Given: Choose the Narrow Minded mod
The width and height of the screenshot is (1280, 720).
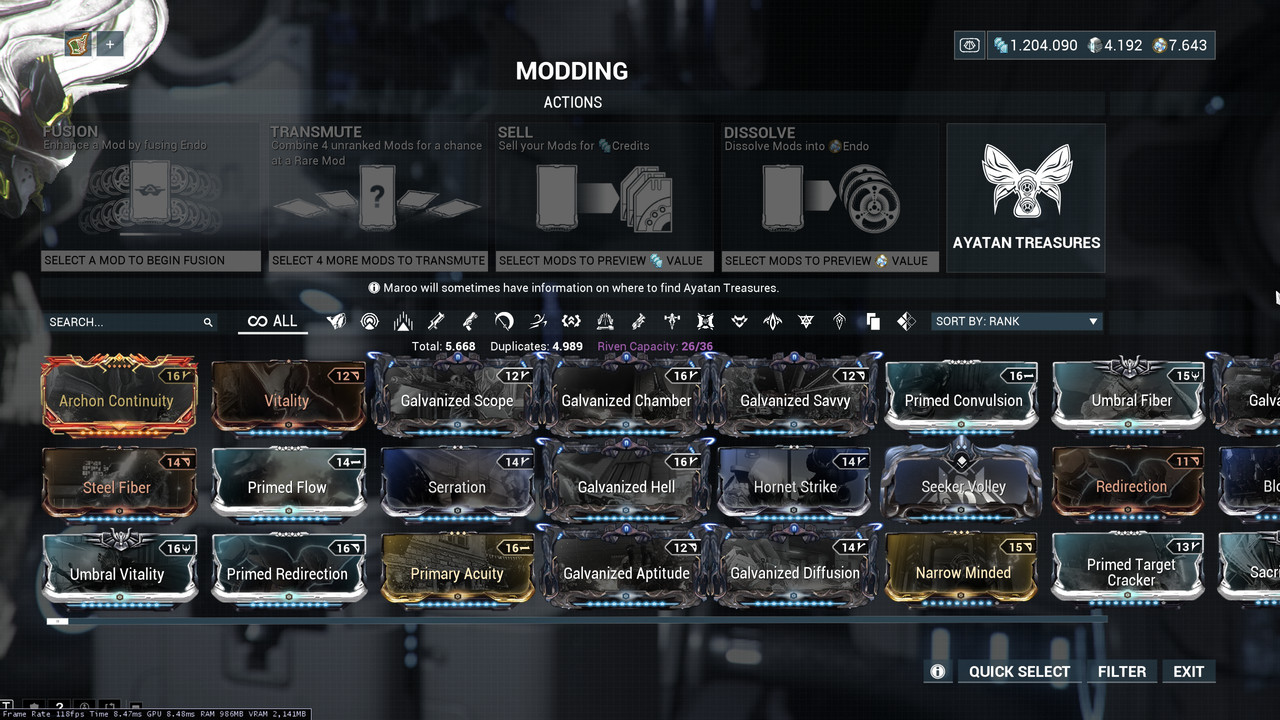Looking at the screenshot, I should click(x=963, y=571).
